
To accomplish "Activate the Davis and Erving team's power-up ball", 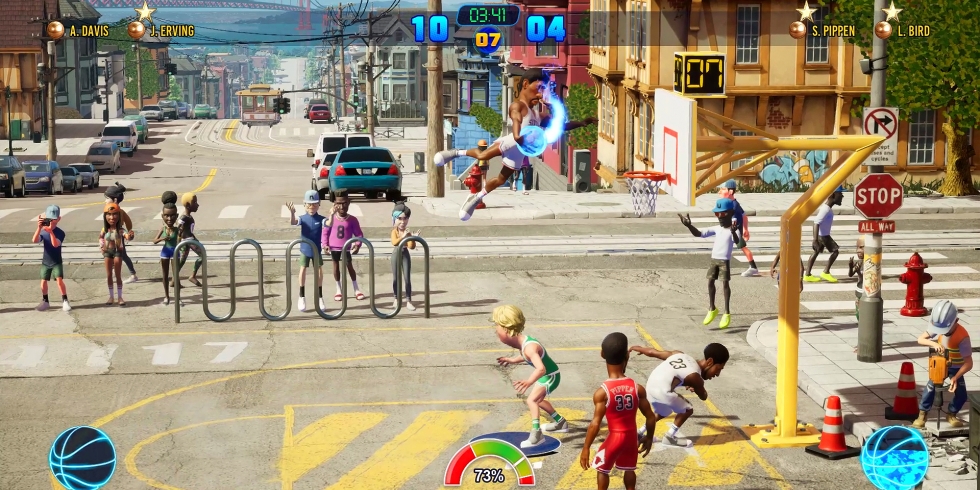I will [83, 457].
